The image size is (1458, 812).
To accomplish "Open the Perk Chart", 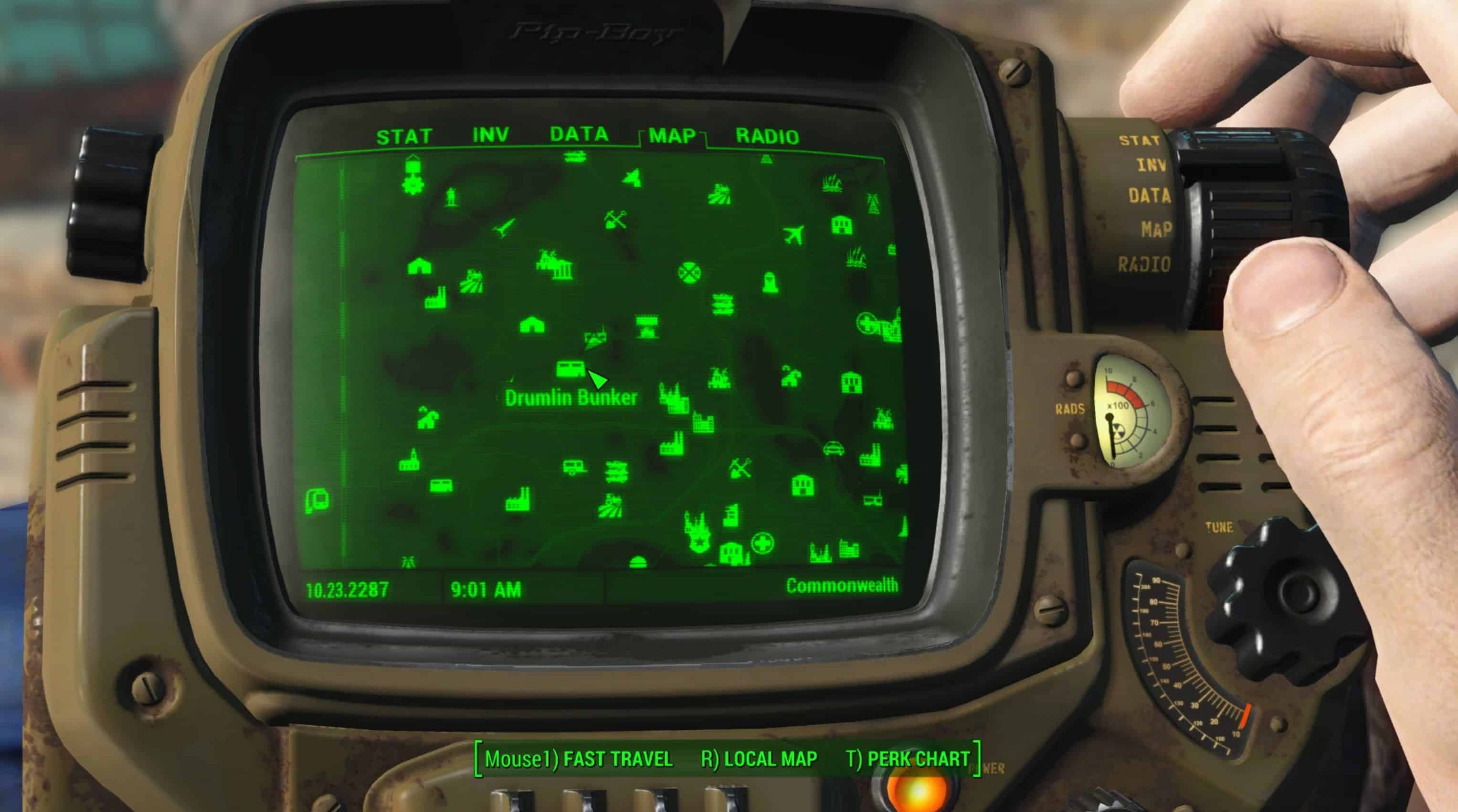I will point(908,759).
